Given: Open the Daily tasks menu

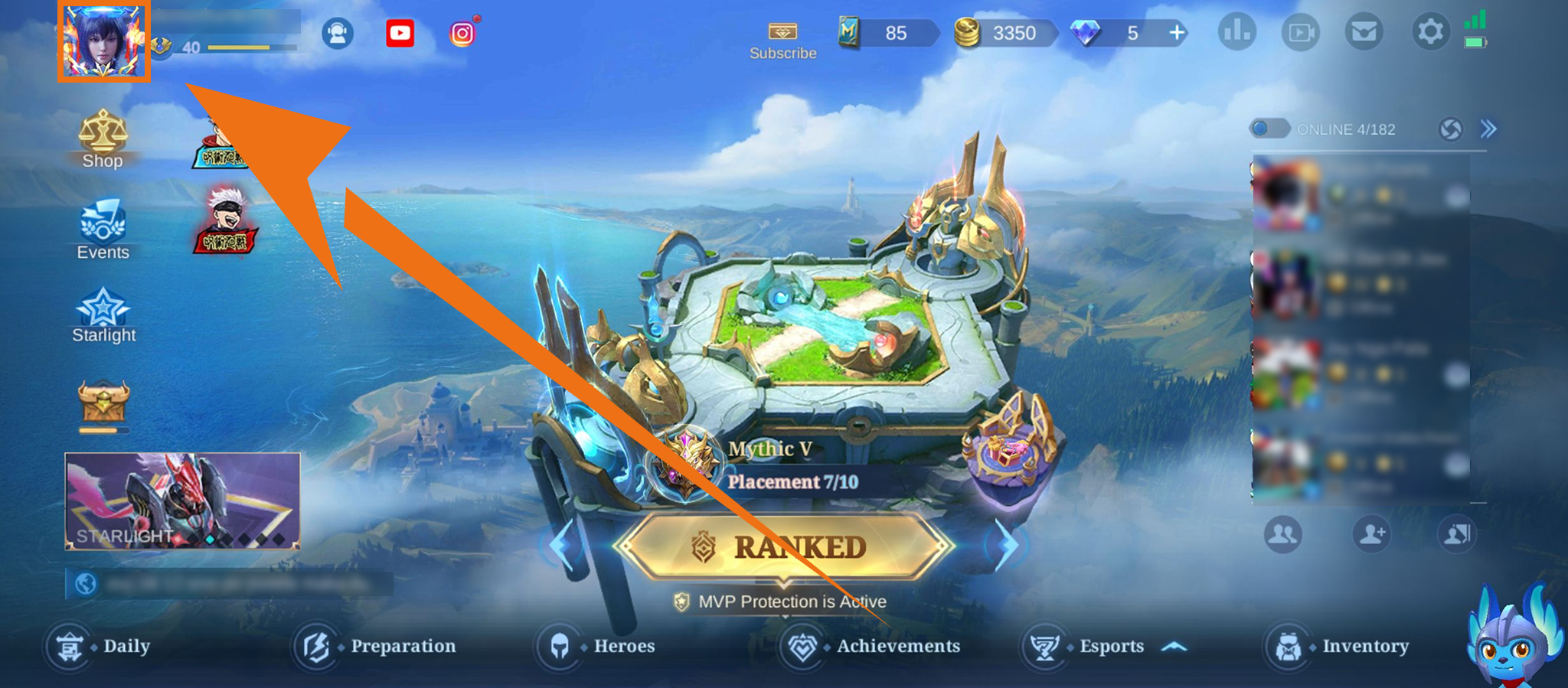Looking at the screenshot, I should [98, 647].
